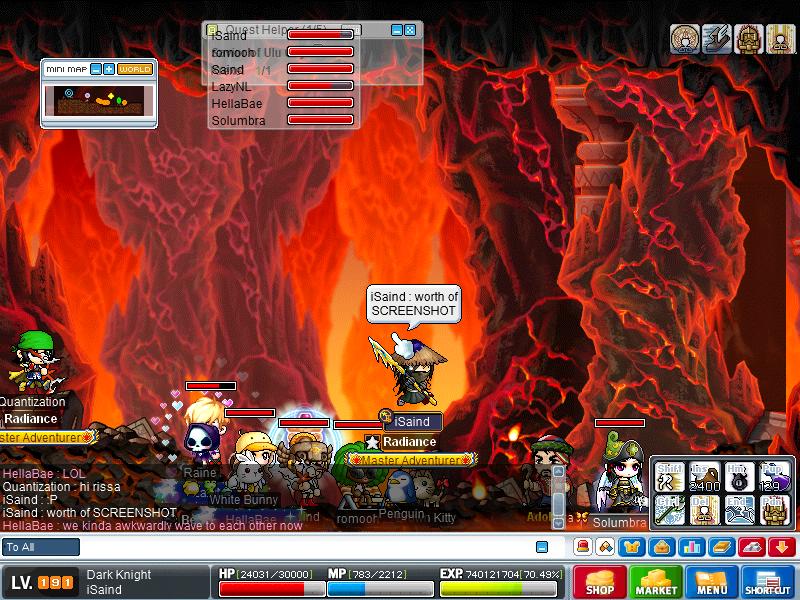Change the 'To All' chat target
The image size is (800, 600).
[41, 547]
